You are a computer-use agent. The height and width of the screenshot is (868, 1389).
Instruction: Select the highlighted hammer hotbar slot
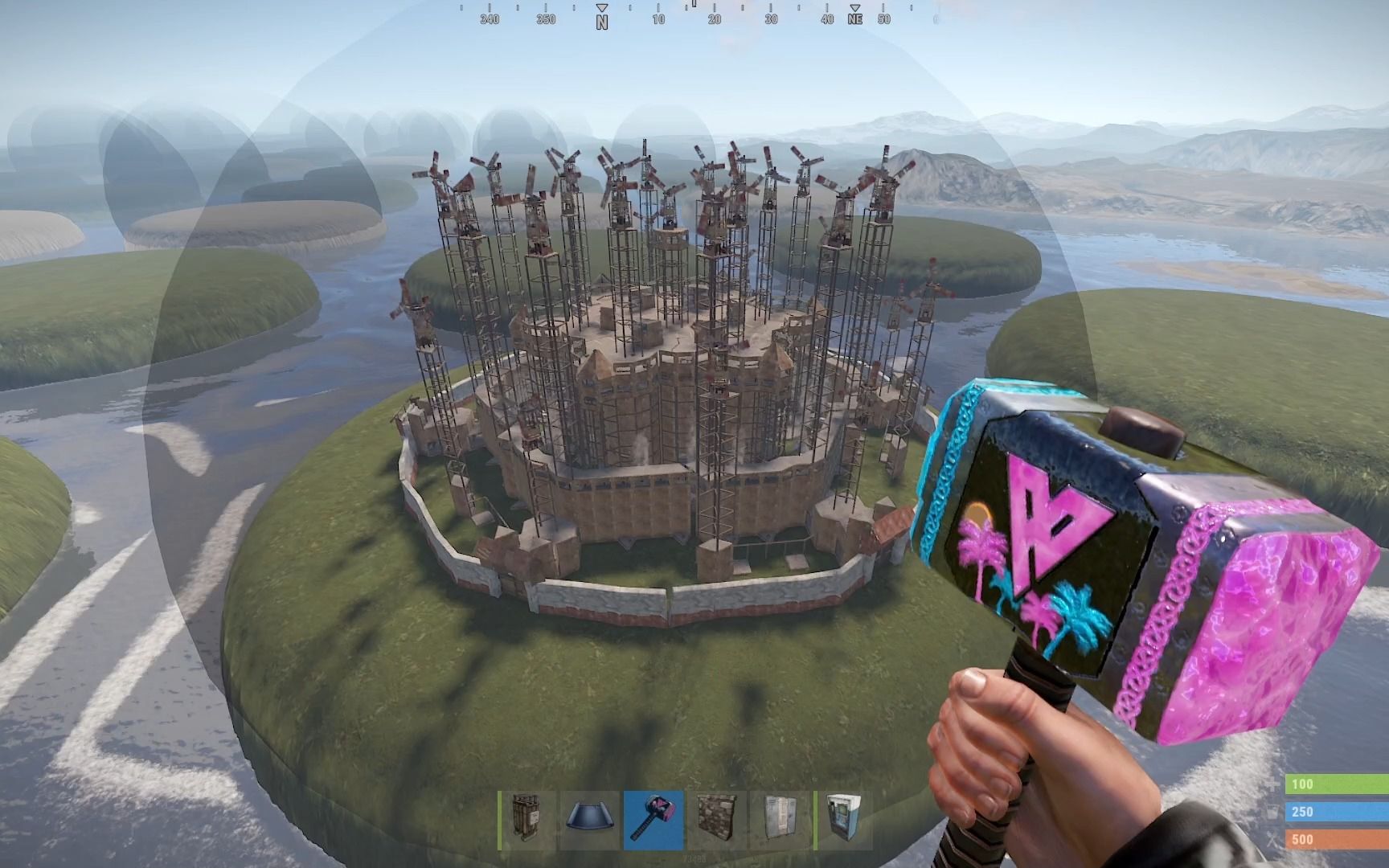[x=654, y=820]
